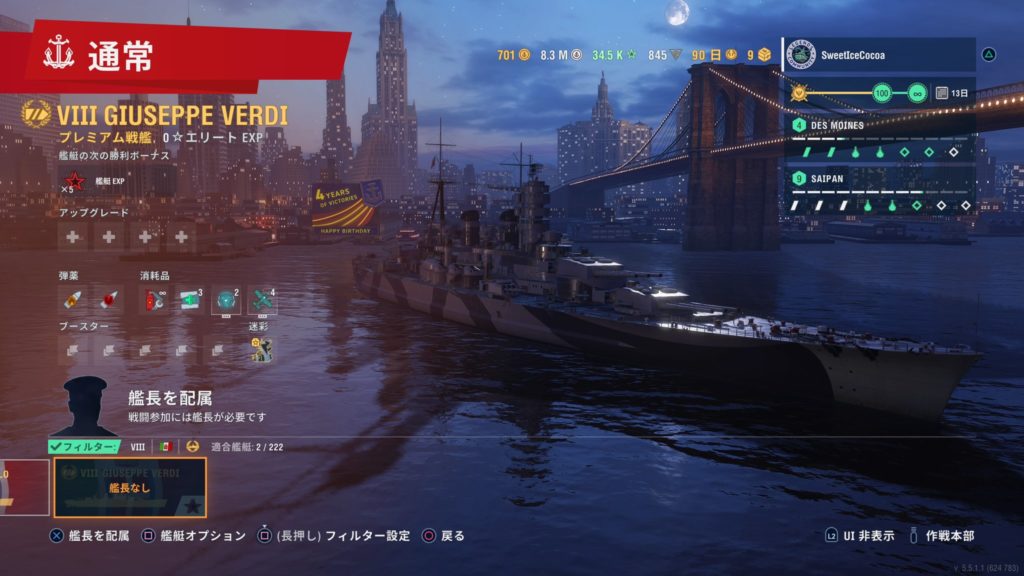1024x576 pixels.
Task: Open SweetIceCocoa player profile banner
Action: (878, 54)
